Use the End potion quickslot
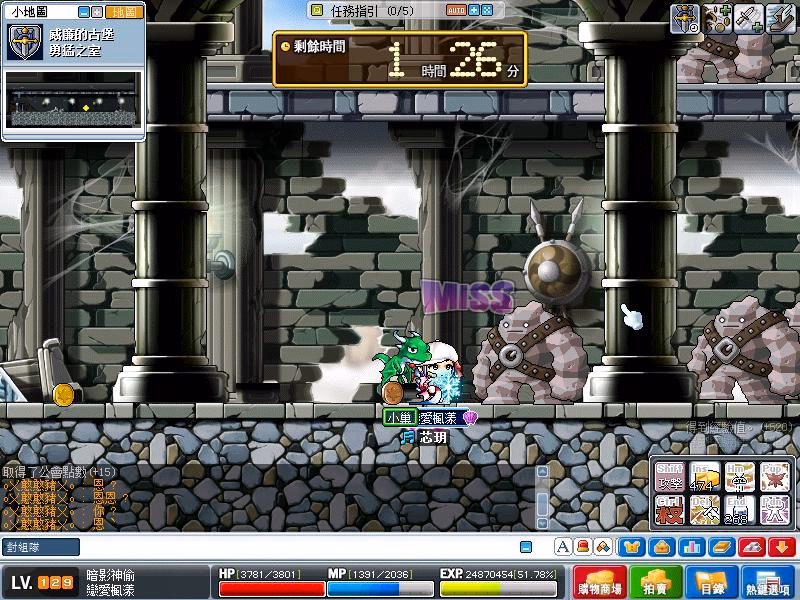Screen dimensions: 800x600 click(740, 511)
